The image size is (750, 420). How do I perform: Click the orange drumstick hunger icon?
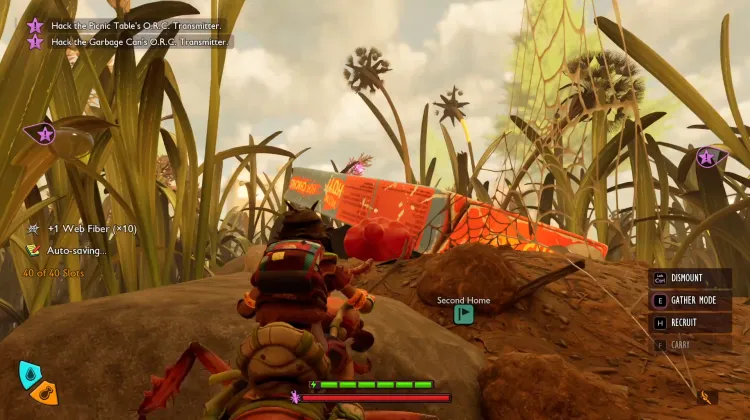pos(43,394)
